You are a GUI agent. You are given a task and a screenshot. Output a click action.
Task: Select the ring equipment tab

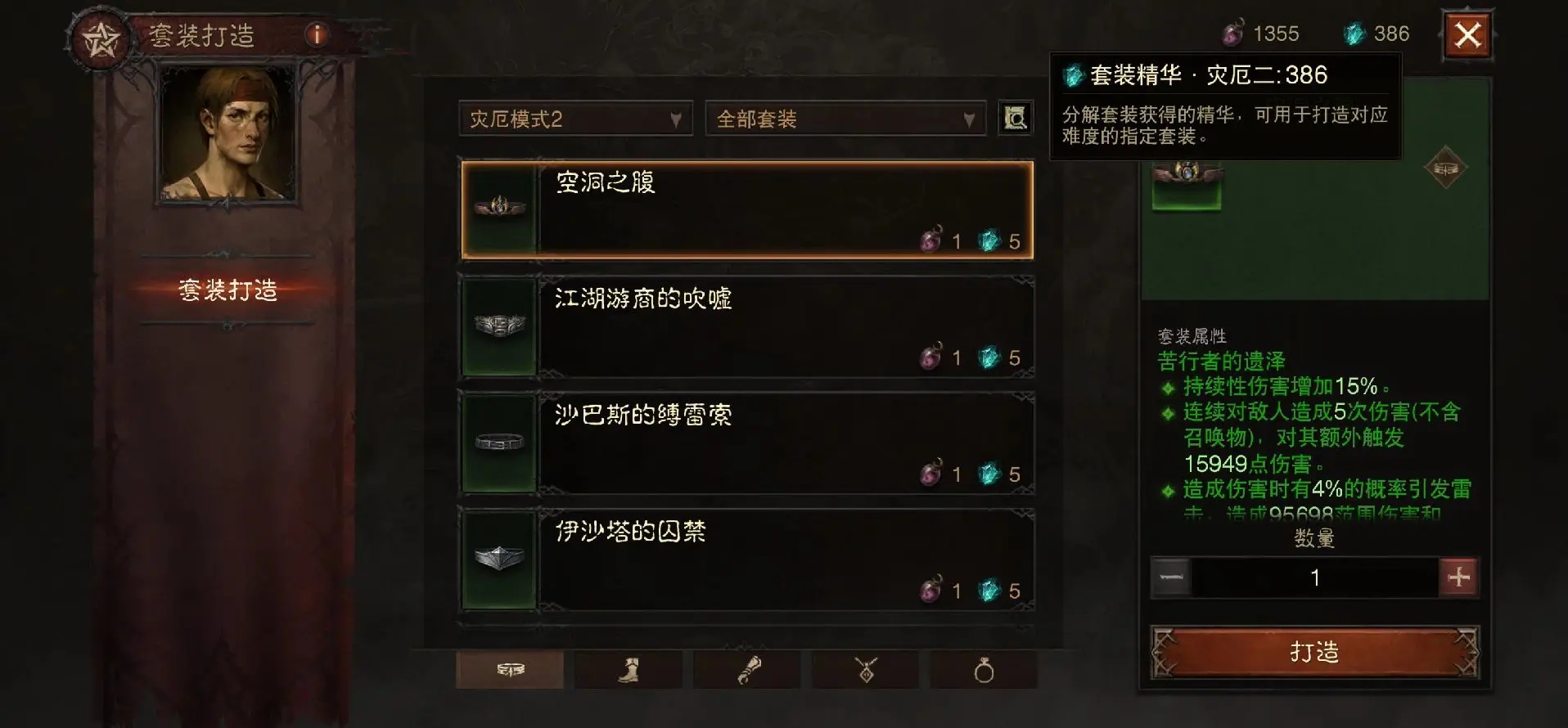click(x=982, y=670)
